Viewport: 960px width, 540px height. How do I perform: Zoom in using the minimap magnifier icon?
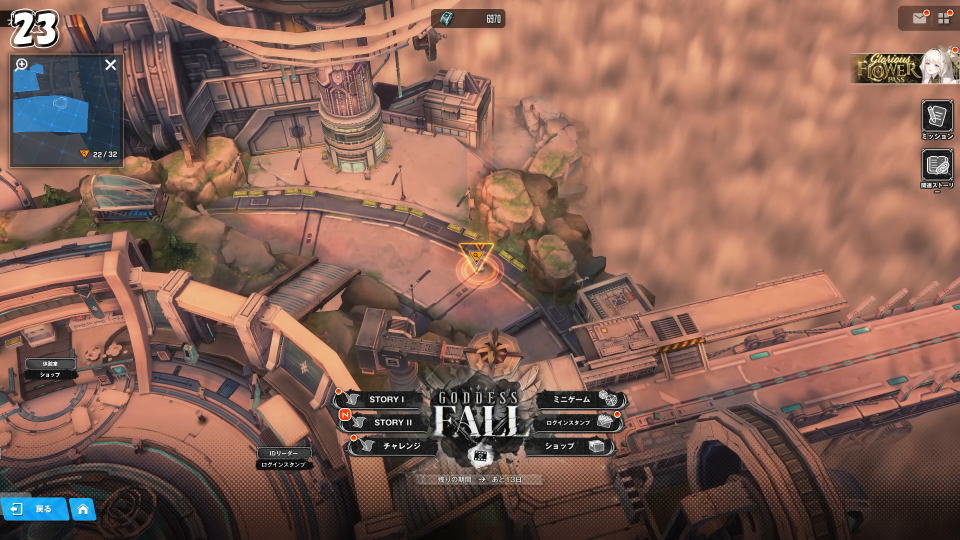pyautogui.click(x=22, y=65)
